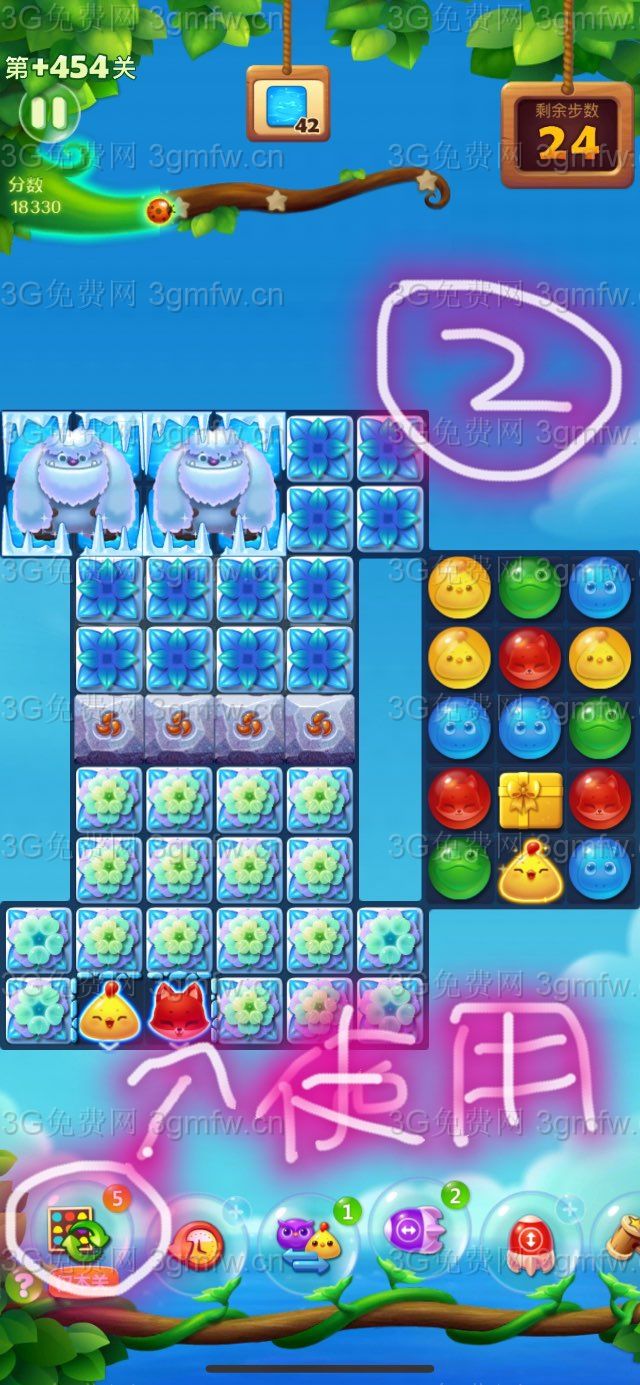Select the yellow chick tile in the bottom row of the left board
The width and height of the screenshot is (640, 1385).
109,1010
